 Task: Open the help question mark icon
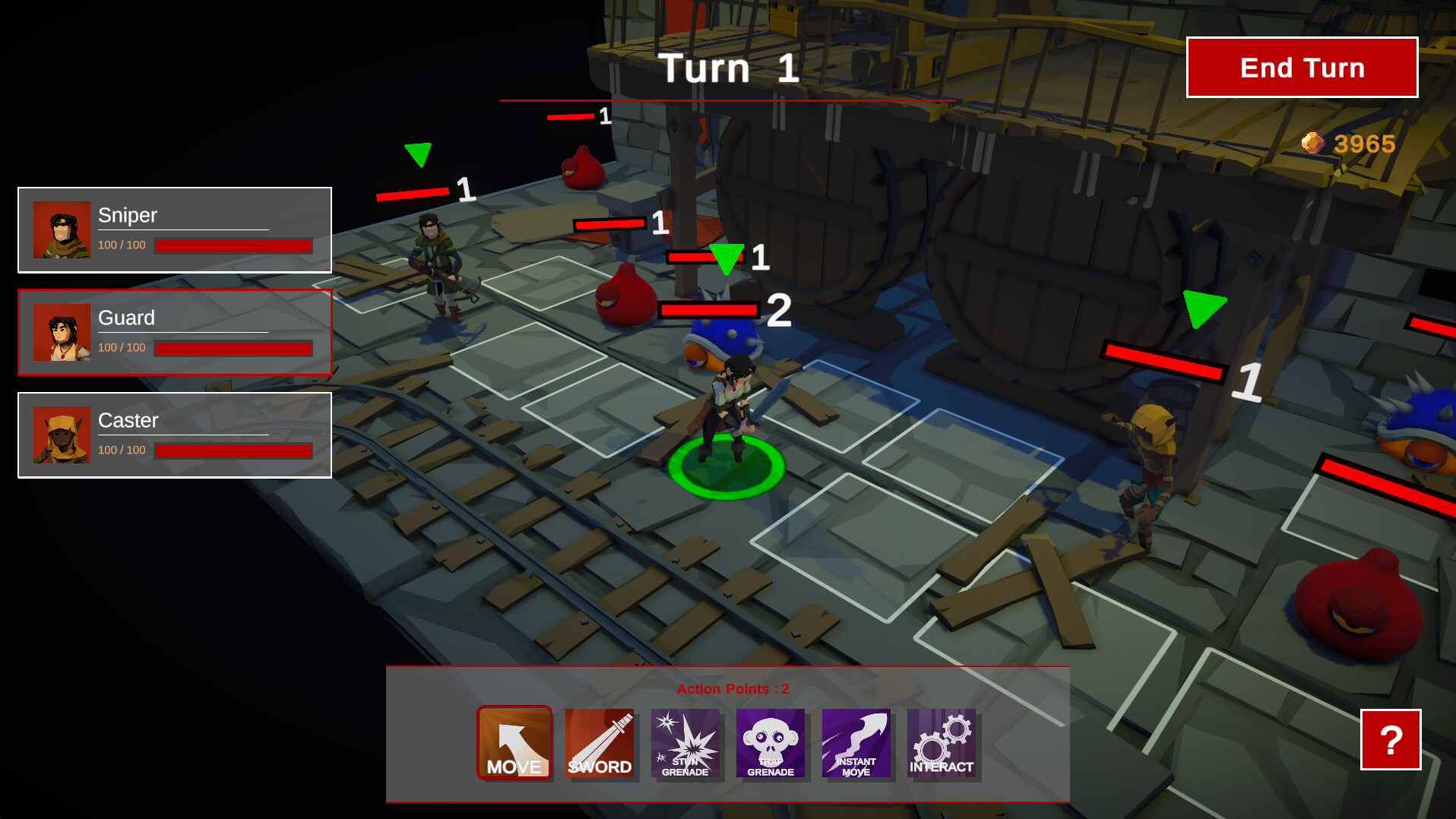point(1391,741)
